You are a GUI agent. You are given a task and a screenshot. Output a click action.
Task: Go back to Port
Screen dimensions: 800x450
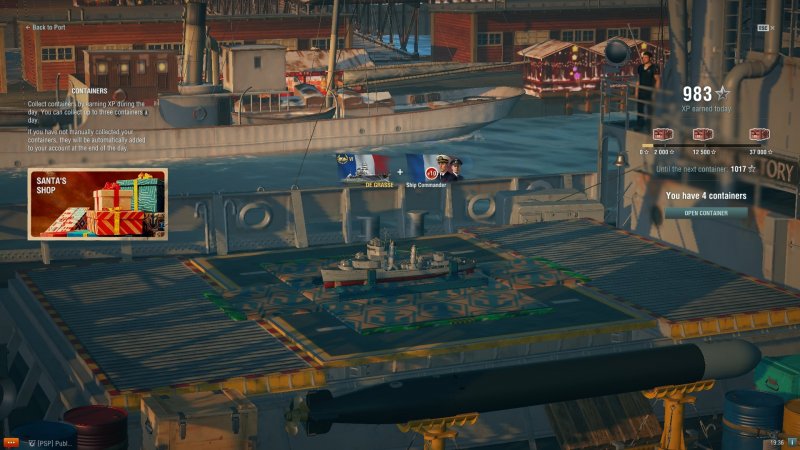tap(44, 28)
